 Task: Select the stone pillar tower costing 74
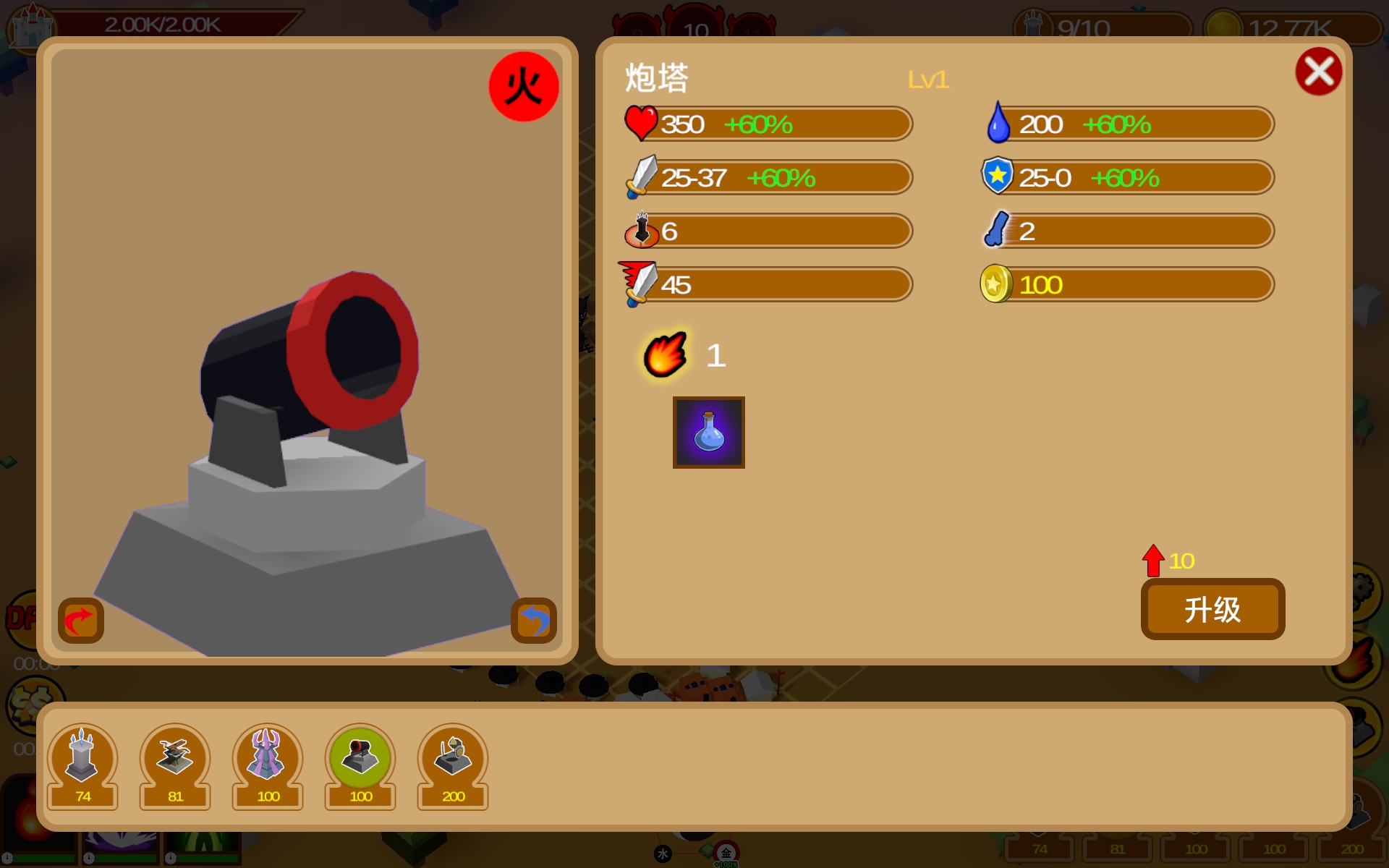pos(82,756)
